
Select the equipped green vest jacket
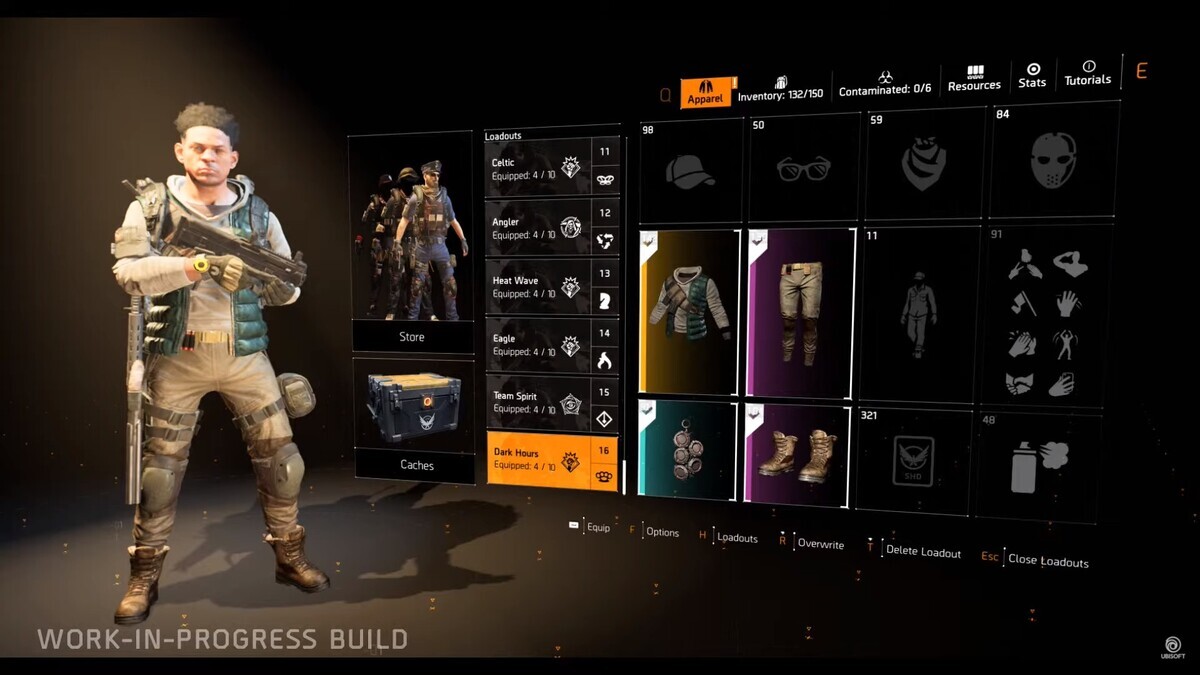point(690,312)
